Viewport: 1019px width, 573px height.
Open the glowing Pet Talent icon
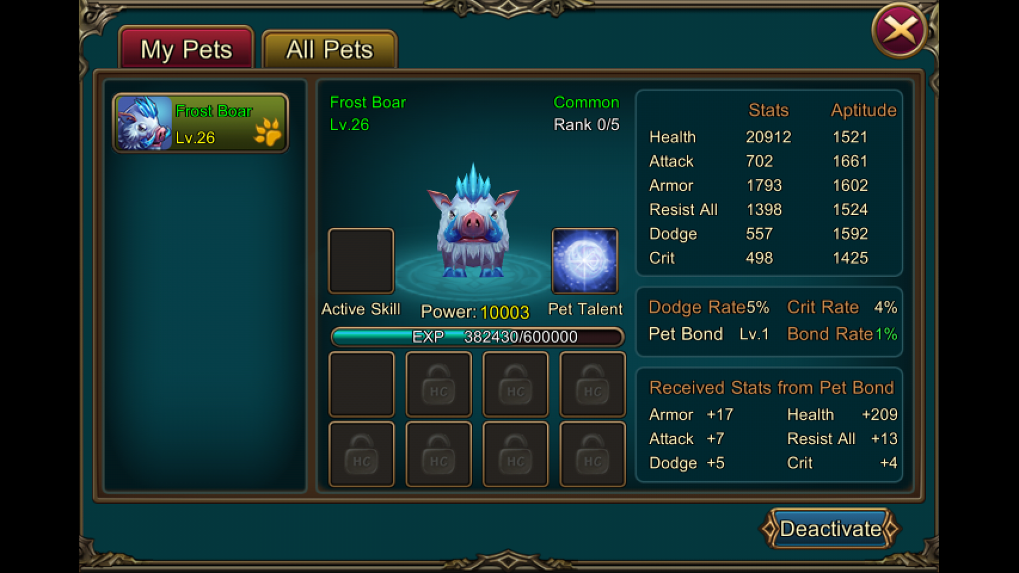coord(585,261)
